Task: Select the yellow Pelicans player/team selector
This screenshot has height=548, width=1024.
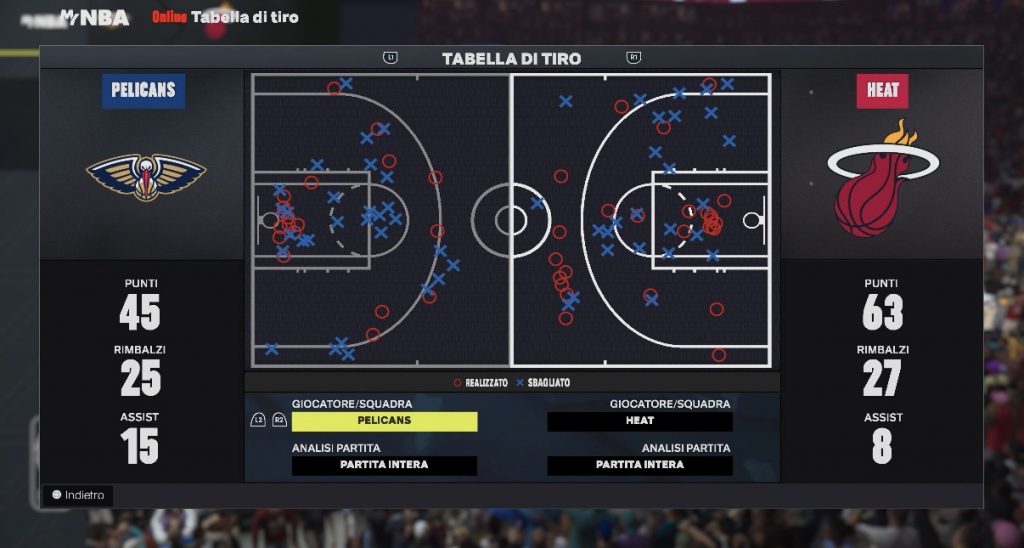Action: tap(384, 421)
